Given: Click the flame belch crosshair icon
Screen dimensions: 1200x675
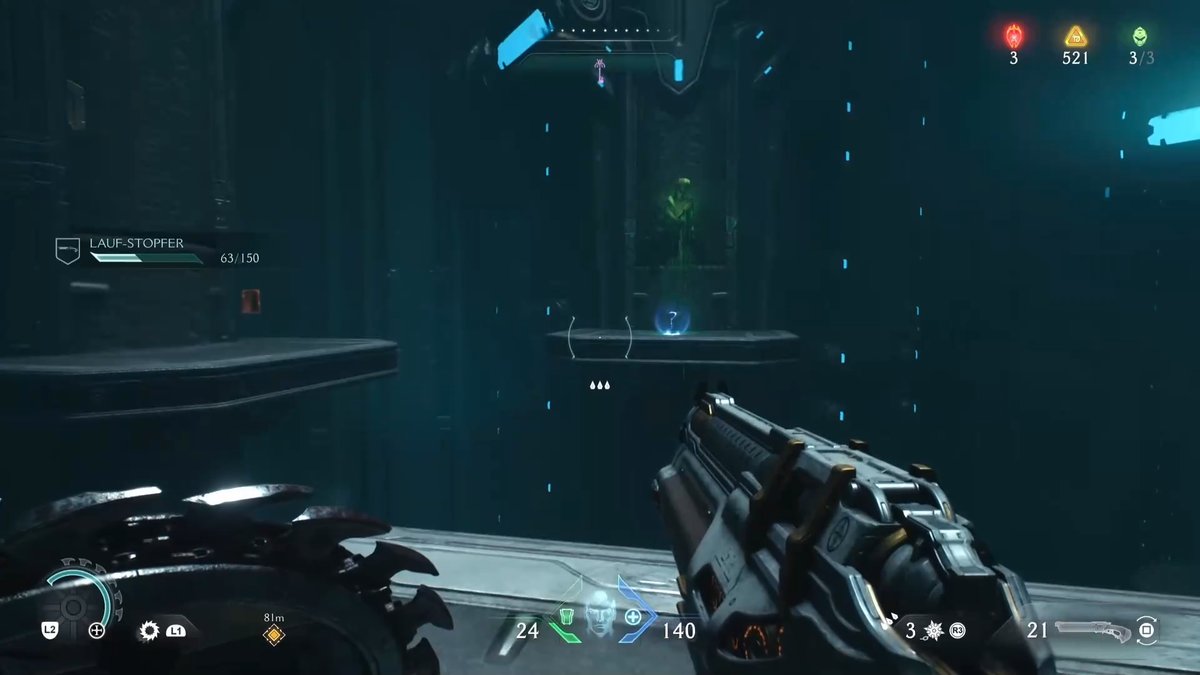Looking at the screenshot, I should coord(97,630).
